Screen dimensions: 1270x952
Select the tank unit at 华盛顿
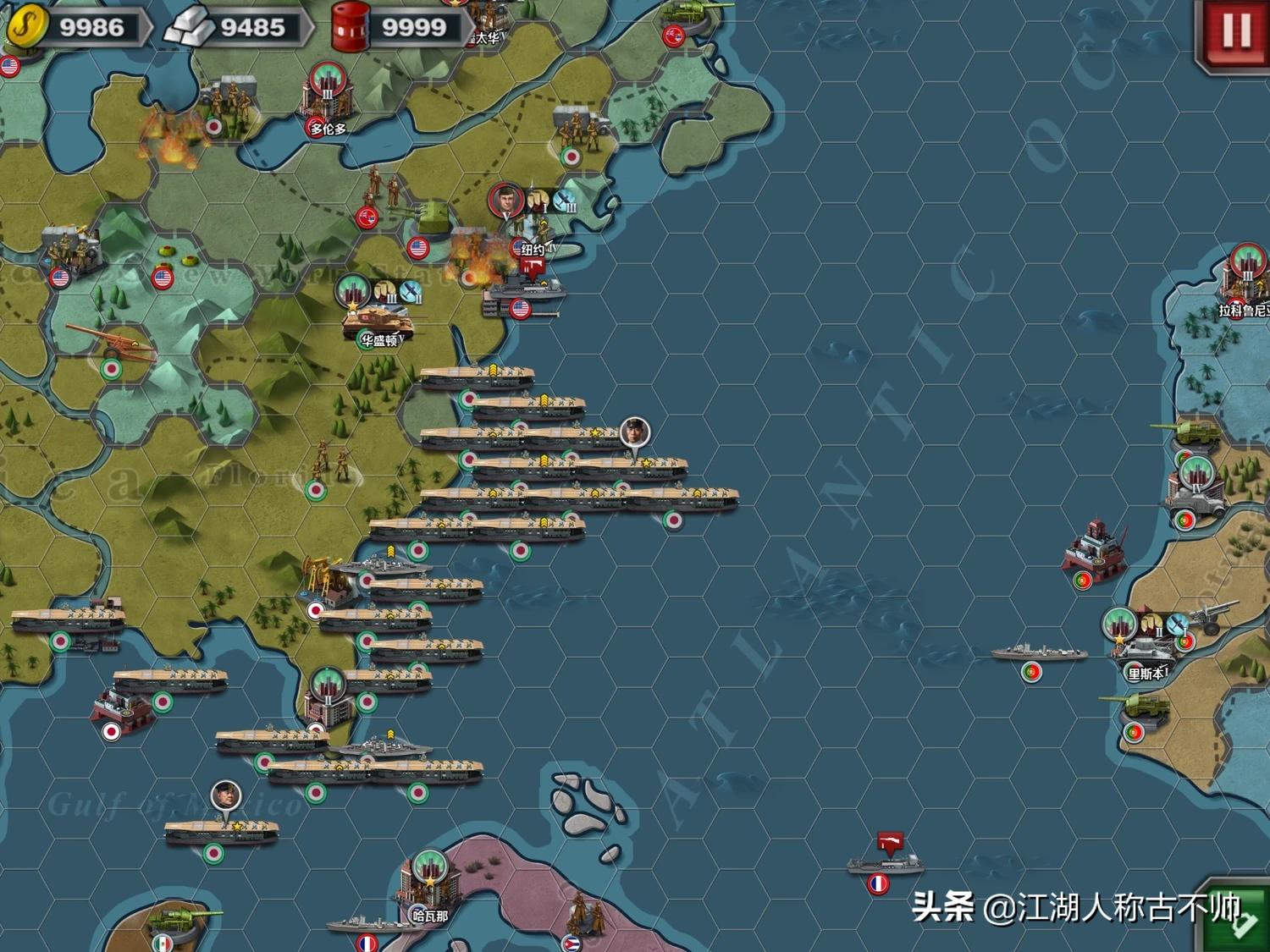point(378,320)
